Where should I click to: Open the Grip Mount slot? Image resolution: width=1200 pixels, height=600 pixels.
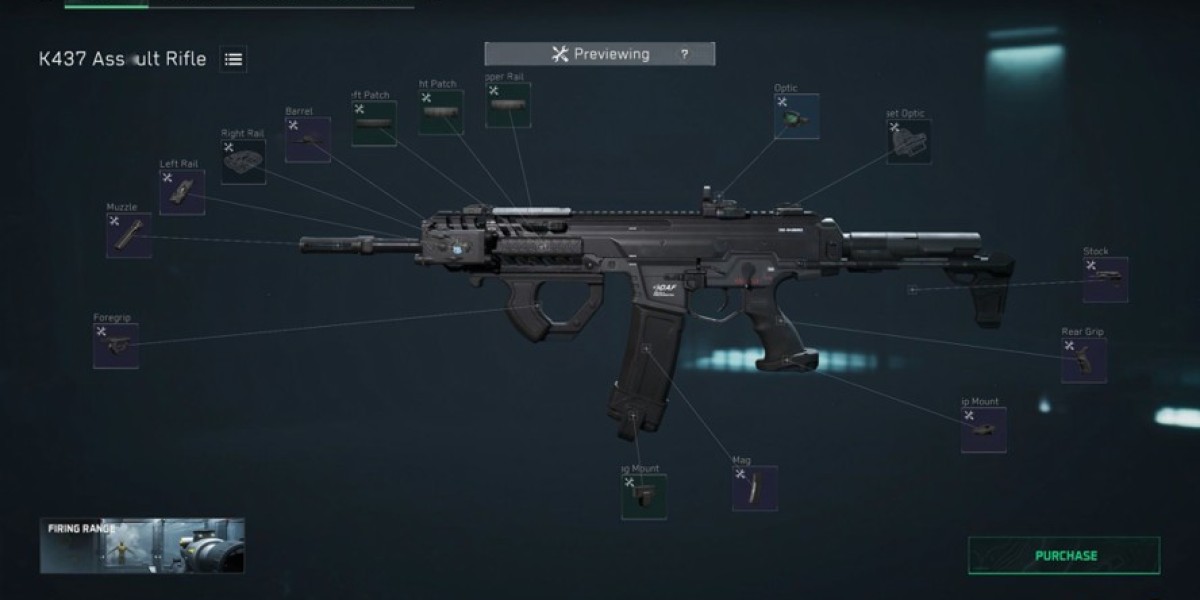(984, 430)
